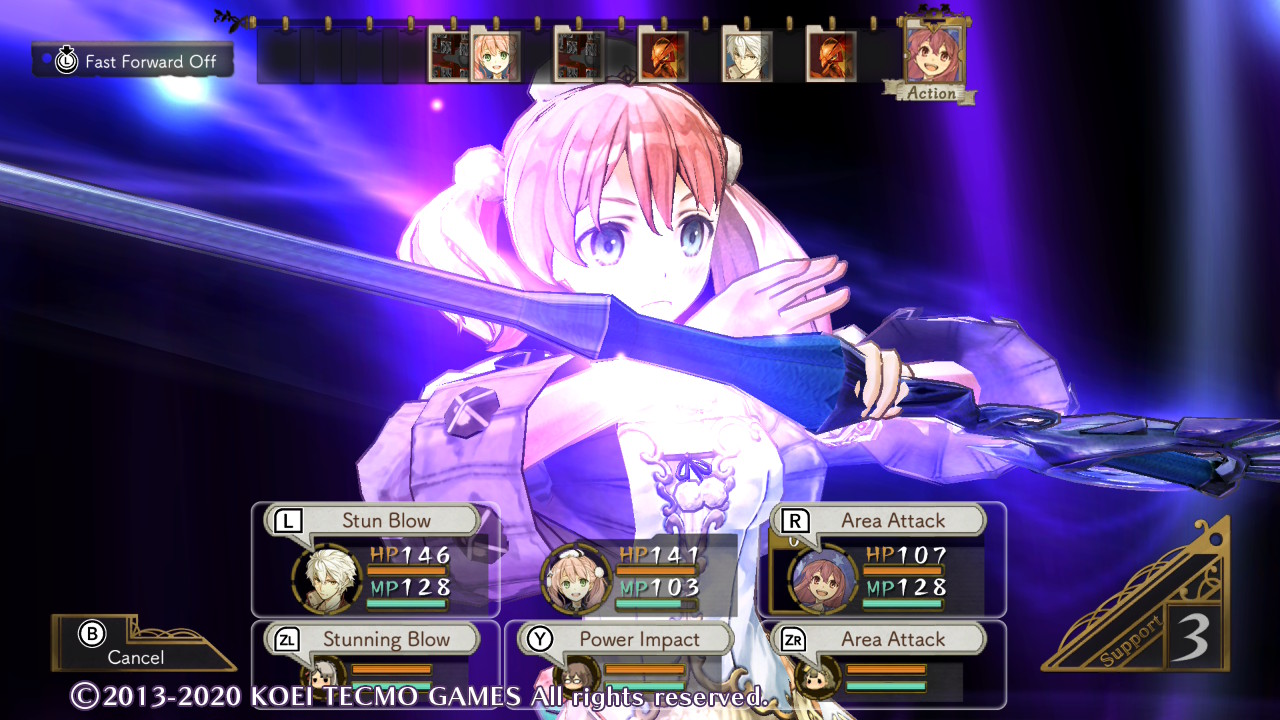
Task: Click the pink-haired girl portrait in turn timeline
Action: [x=495, y=57]
